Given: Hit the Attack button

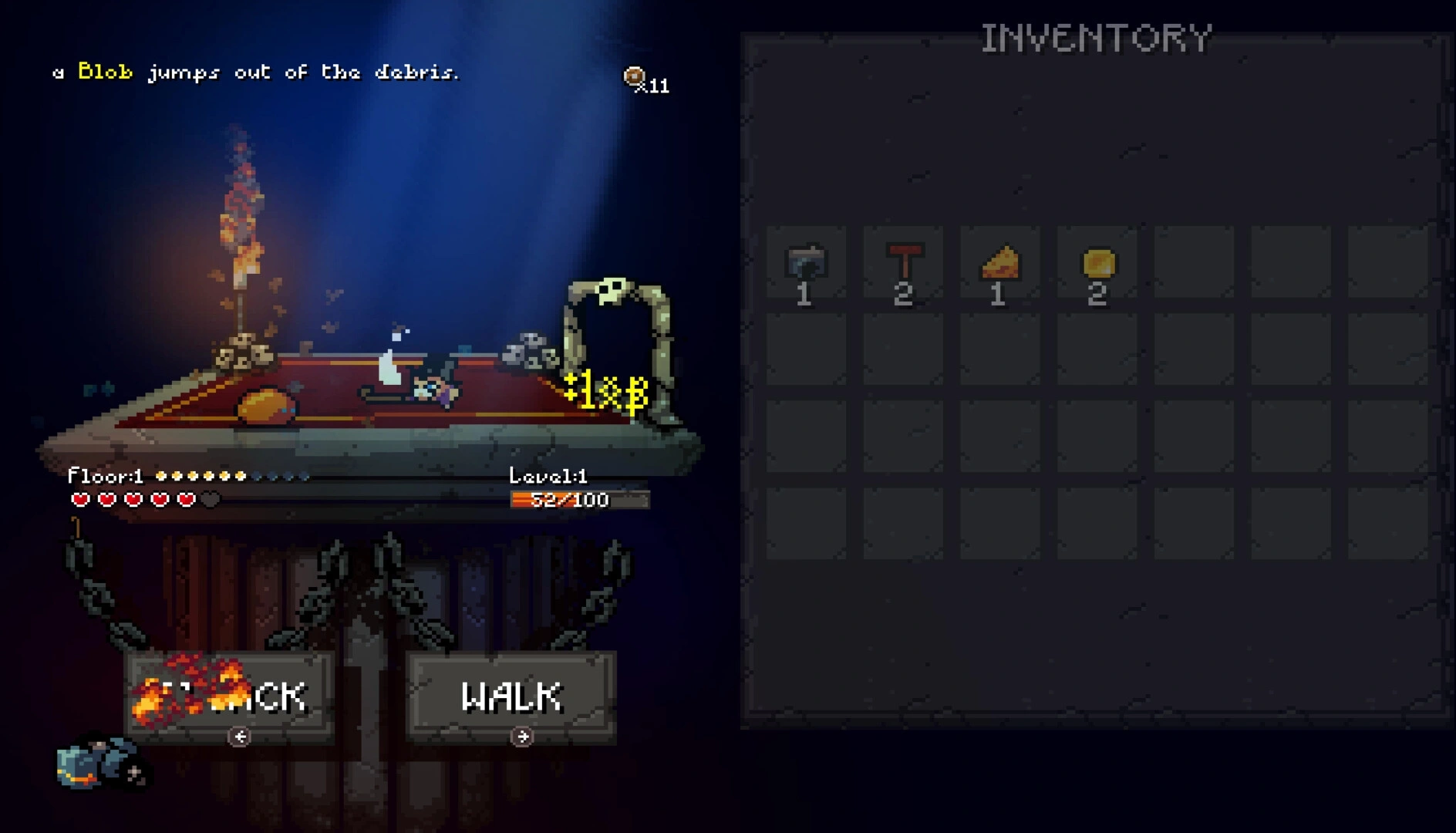Looking at the screenshot, I should pyautogui.click(x=230, y=696).
